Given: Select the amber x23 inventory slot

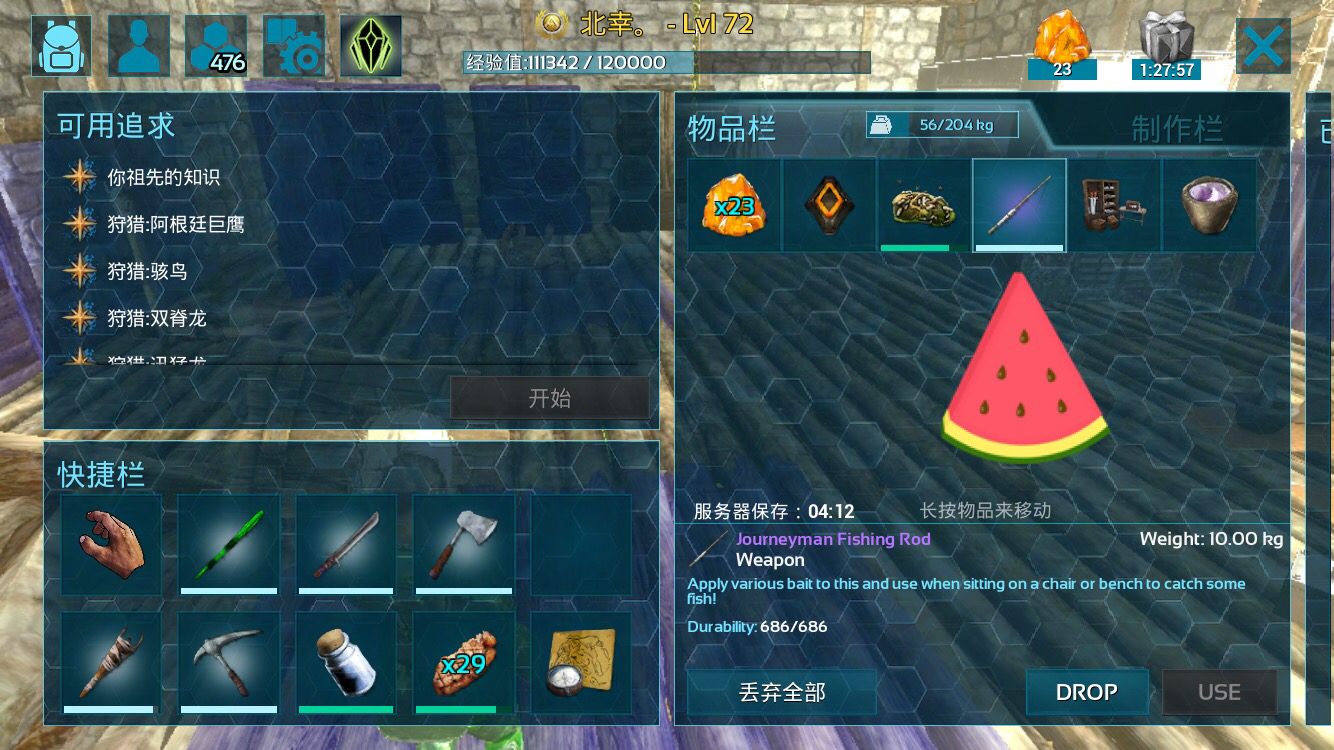Looking at the screenshot, I should point(734,205).
